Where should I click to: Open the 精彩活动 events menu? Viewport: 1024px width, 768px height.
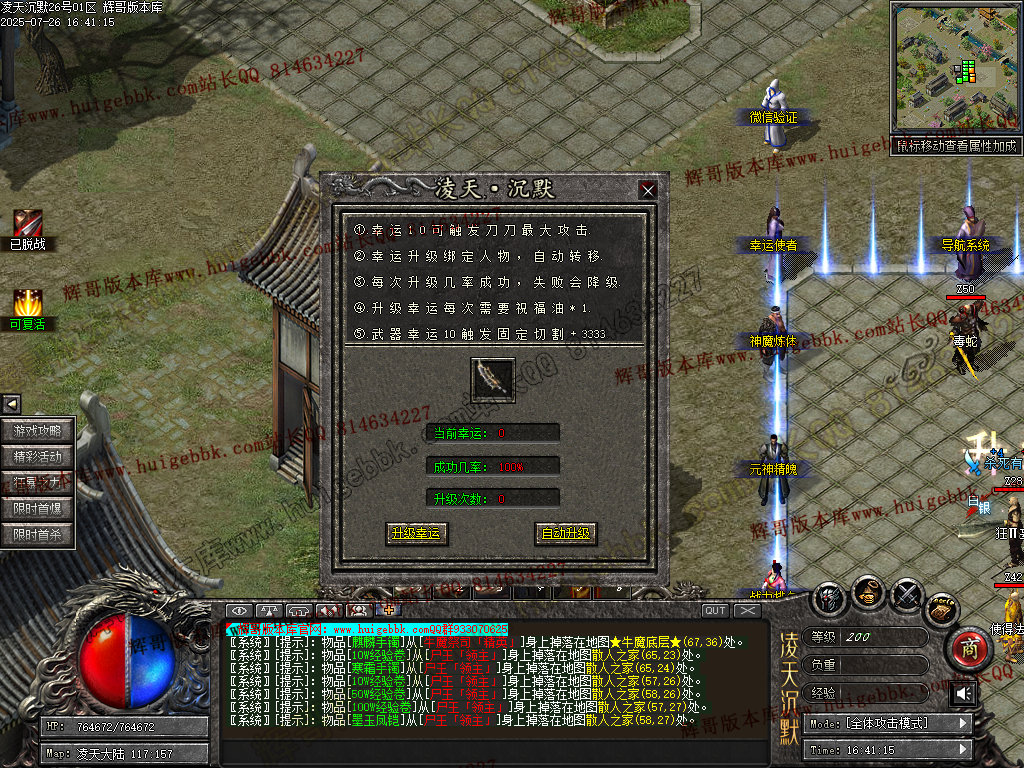[38, 456]
